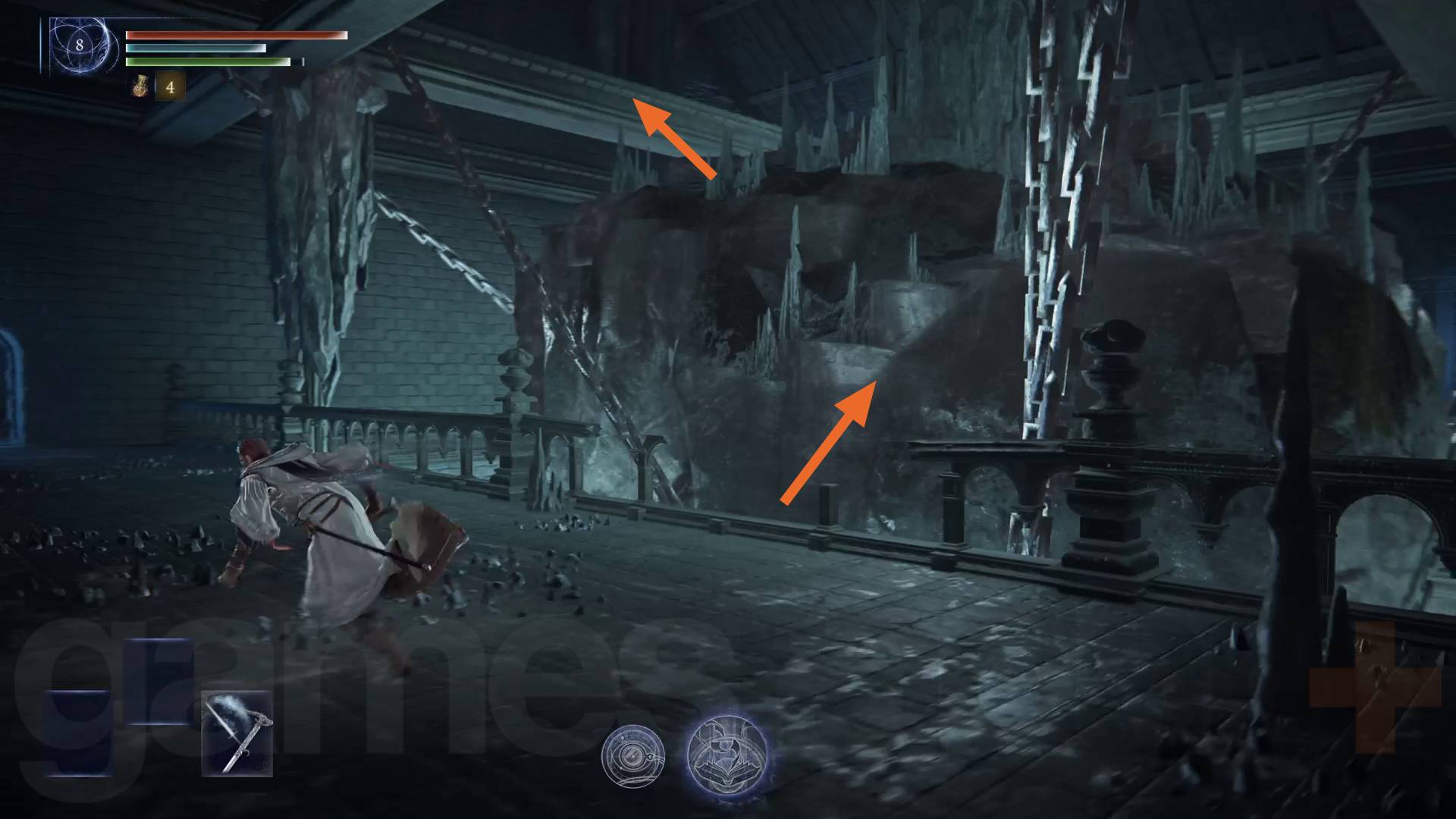Collapse the status bar cluster
The width and height of the screenshot is (1456, 819).
coord(205,45)
